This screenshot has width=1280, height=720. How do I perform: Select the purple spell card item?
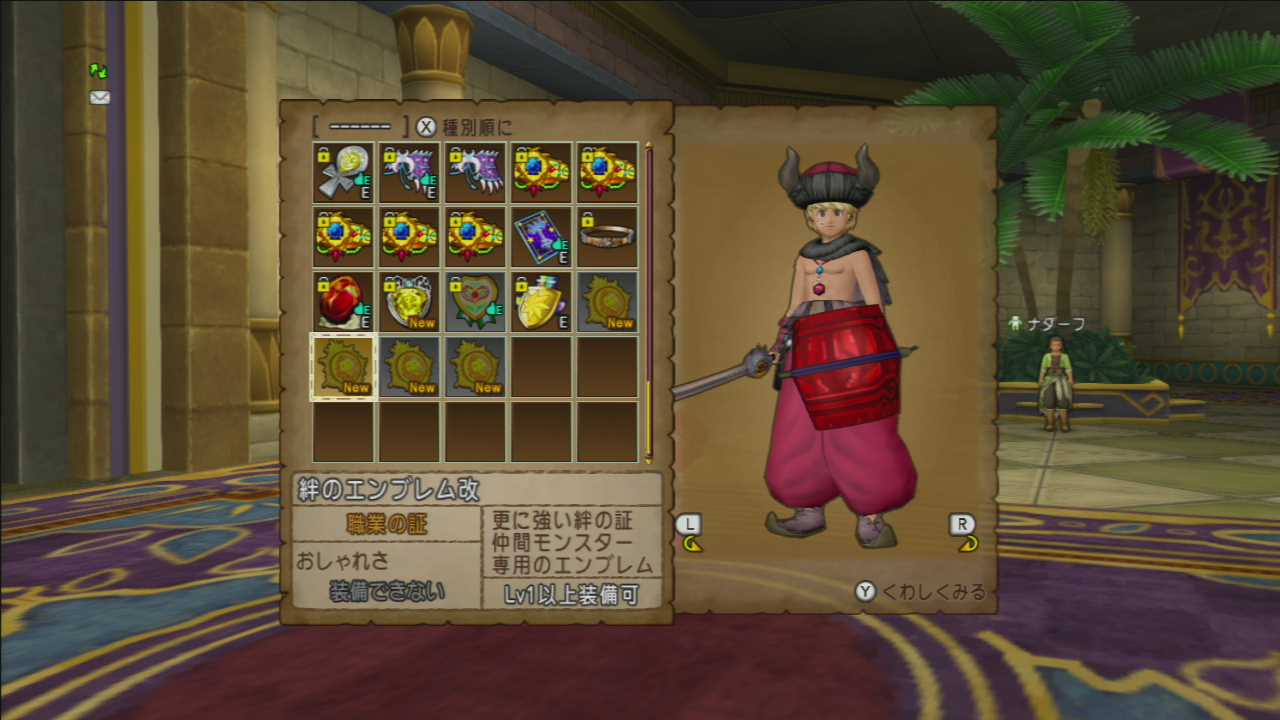tap(541, 237)
